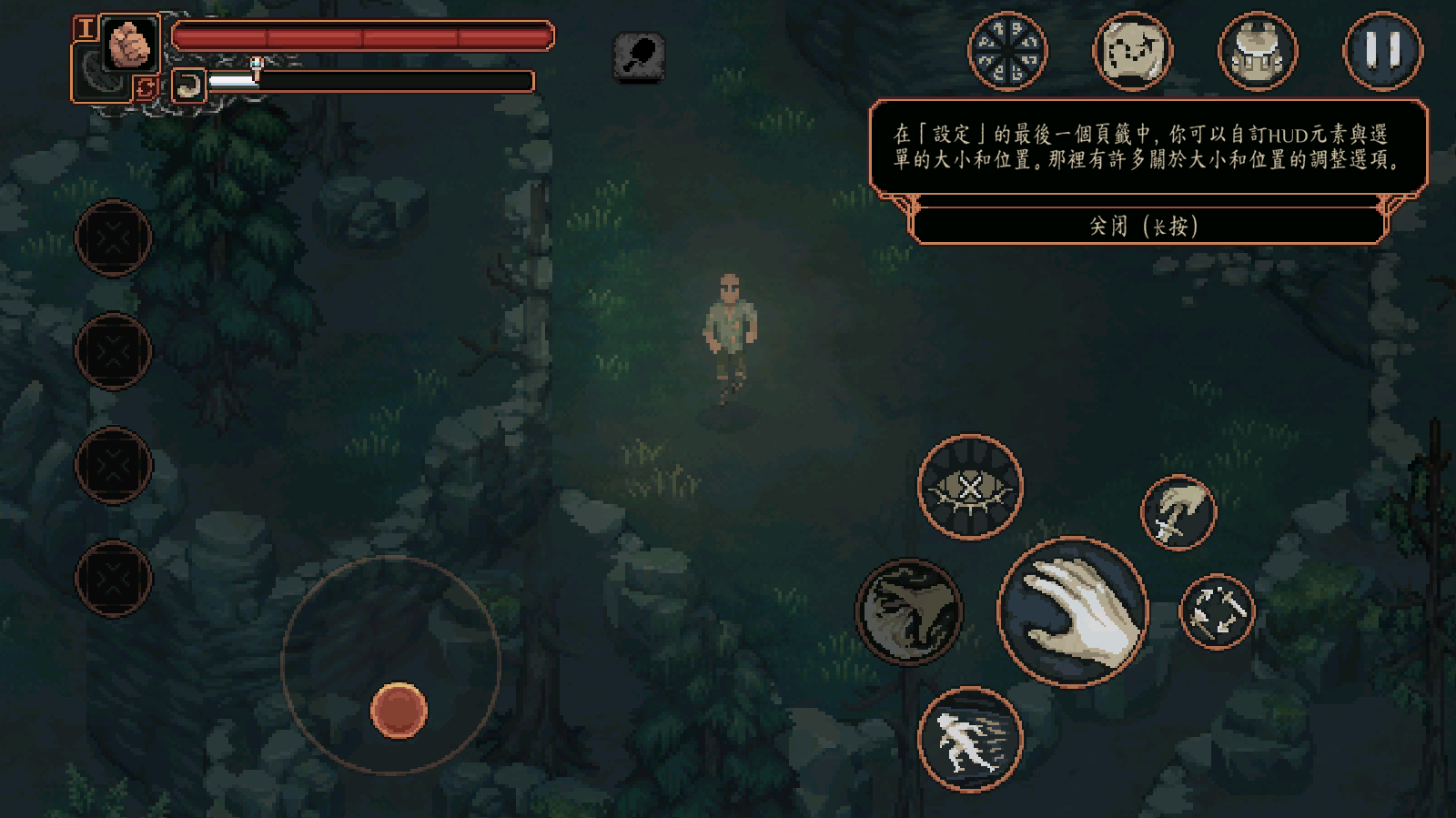The image size is (1456, 818).
Task: Activate the dark grabbing-hand button
Action: click(x=908, y=611)
